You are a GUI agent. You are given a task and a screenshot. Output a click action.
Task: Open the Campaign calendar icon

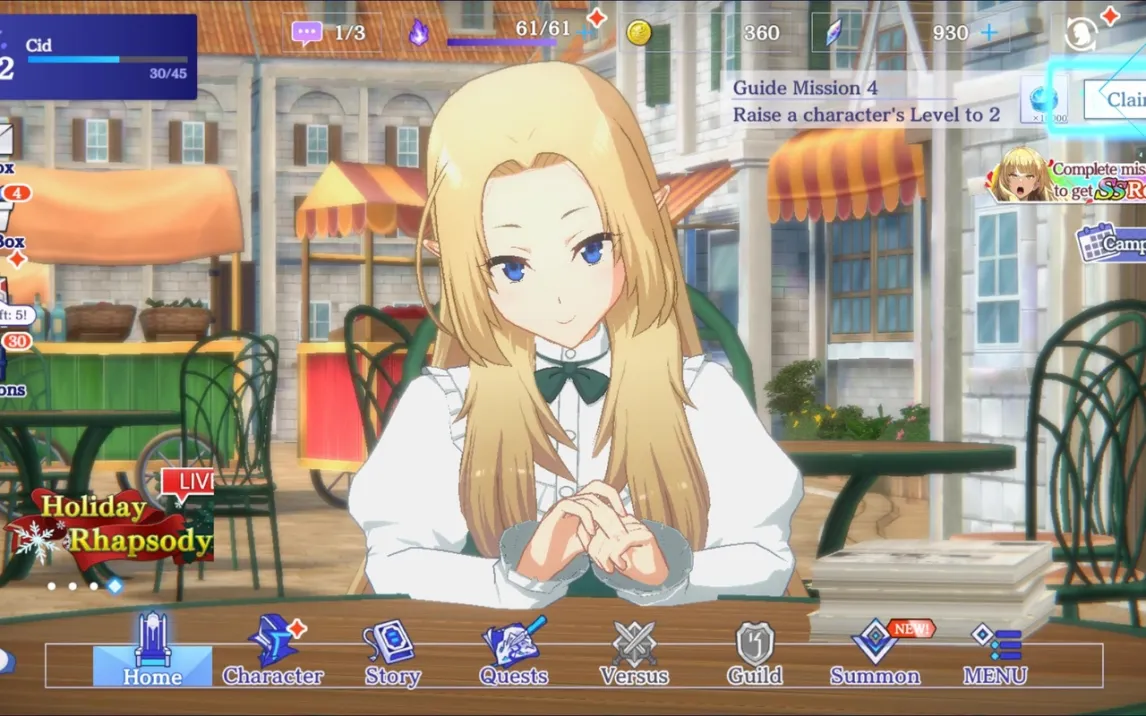point(1110,243)
